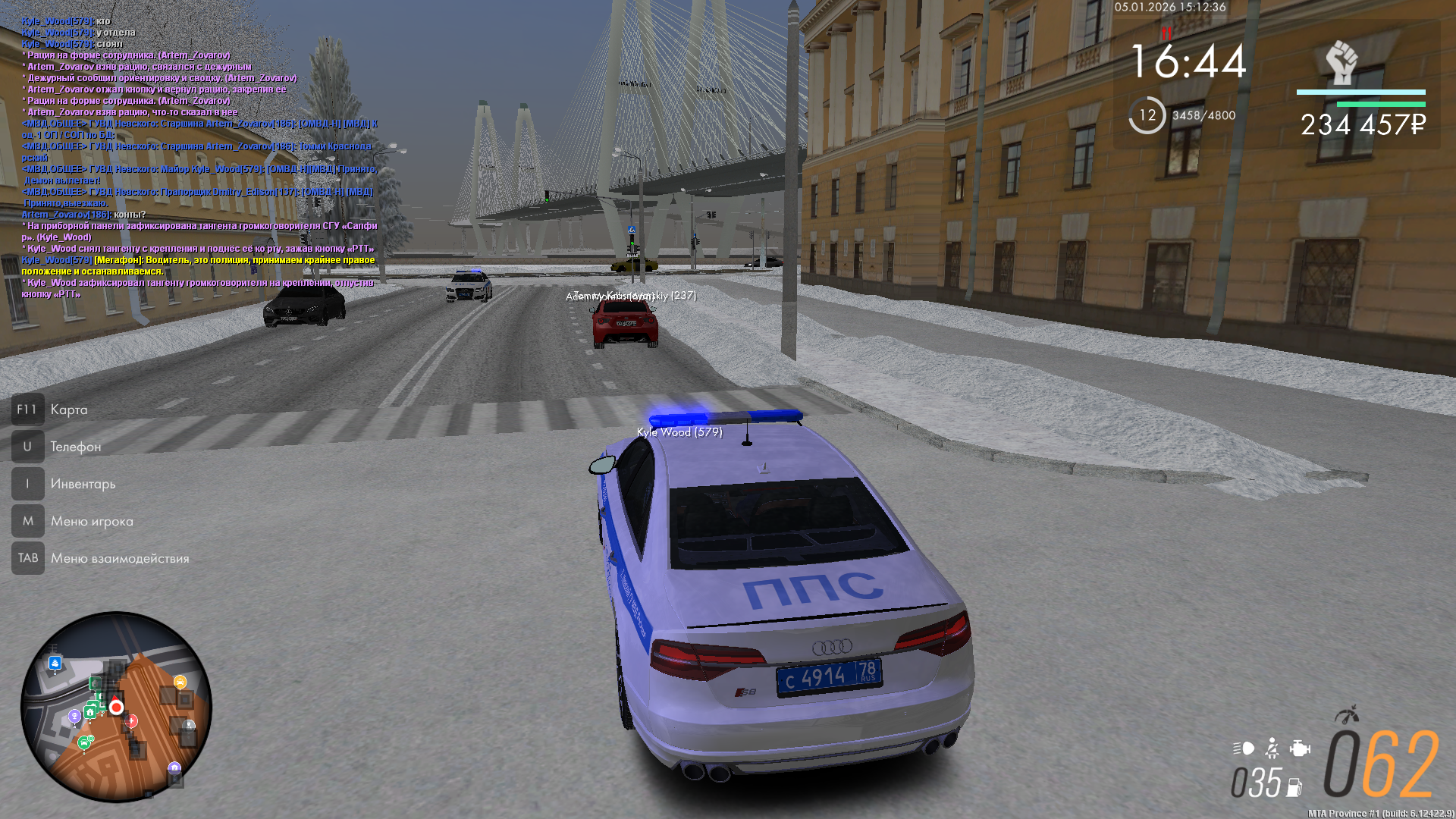Toggle the engine indicator icon
1456x819 pixels.
1300,749
